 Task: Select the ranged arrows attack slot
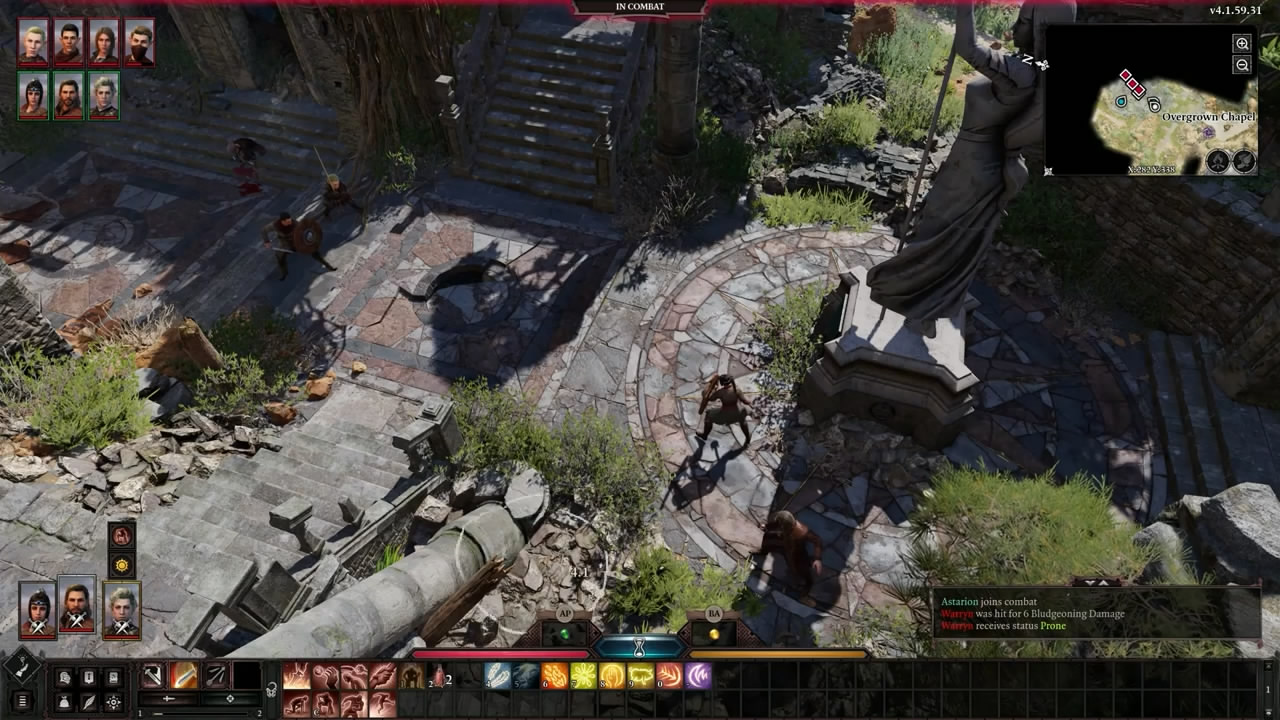point(215,676)
